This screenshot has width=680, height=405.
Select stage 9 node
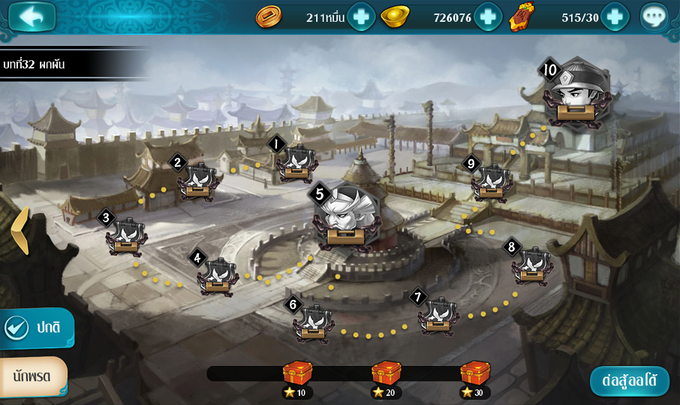[490, 182]
